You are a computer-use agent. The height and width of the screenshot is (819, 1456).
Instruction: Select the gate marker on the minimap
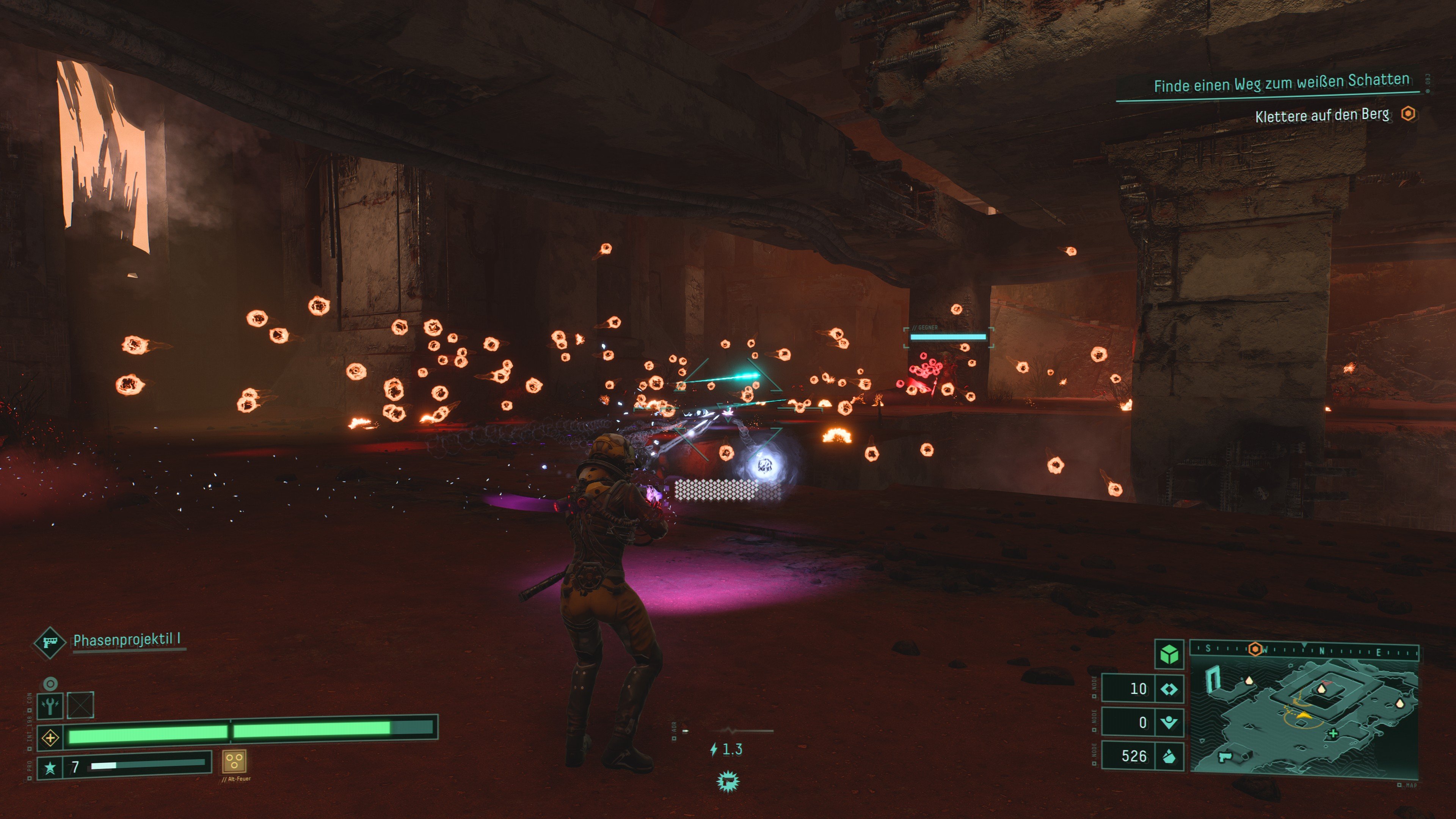click(1213, 678)
